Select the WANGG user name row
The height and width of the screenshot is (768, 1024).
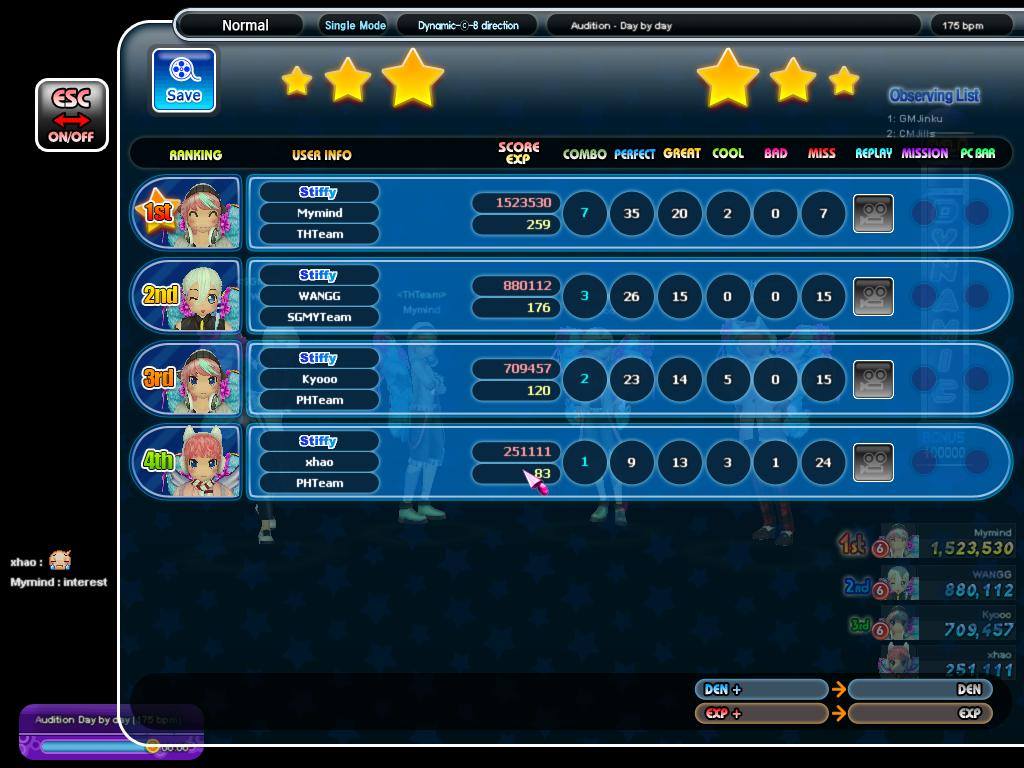[319, 296]
